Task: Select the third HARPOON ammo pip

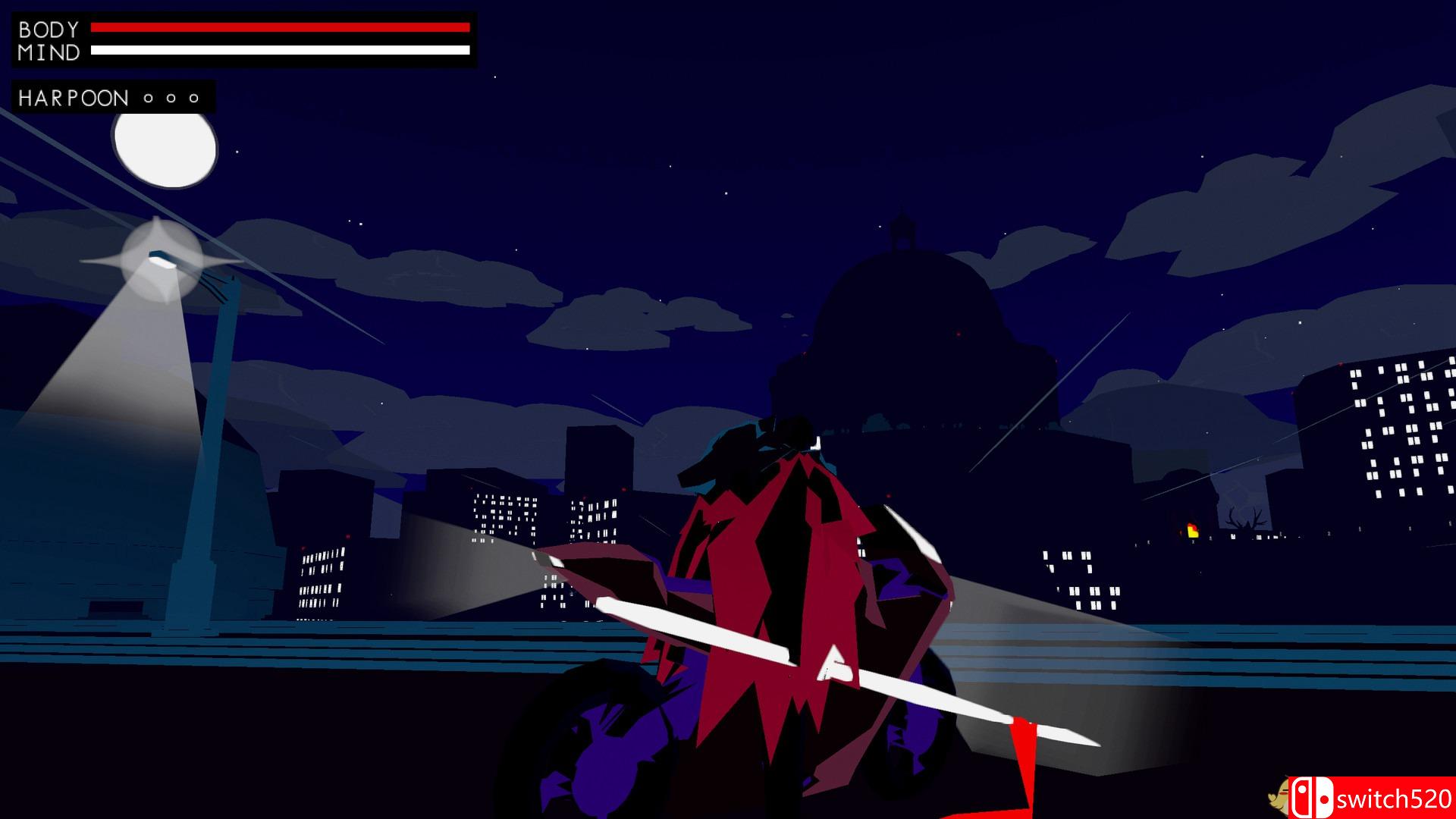Action: pyautogui.click(x=194, y=97)
